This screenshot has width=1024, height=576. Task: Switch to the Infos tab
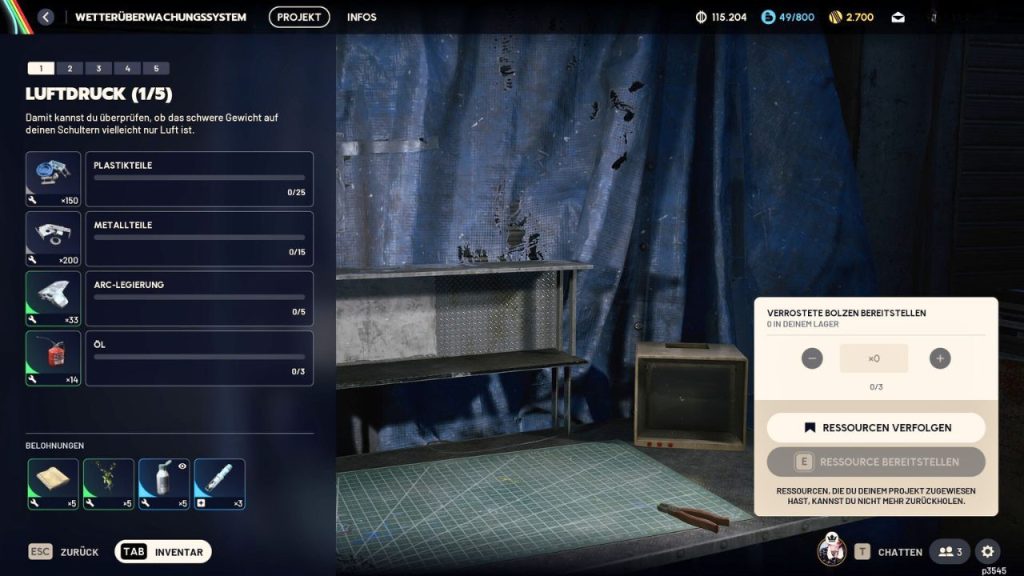point(362,17)
